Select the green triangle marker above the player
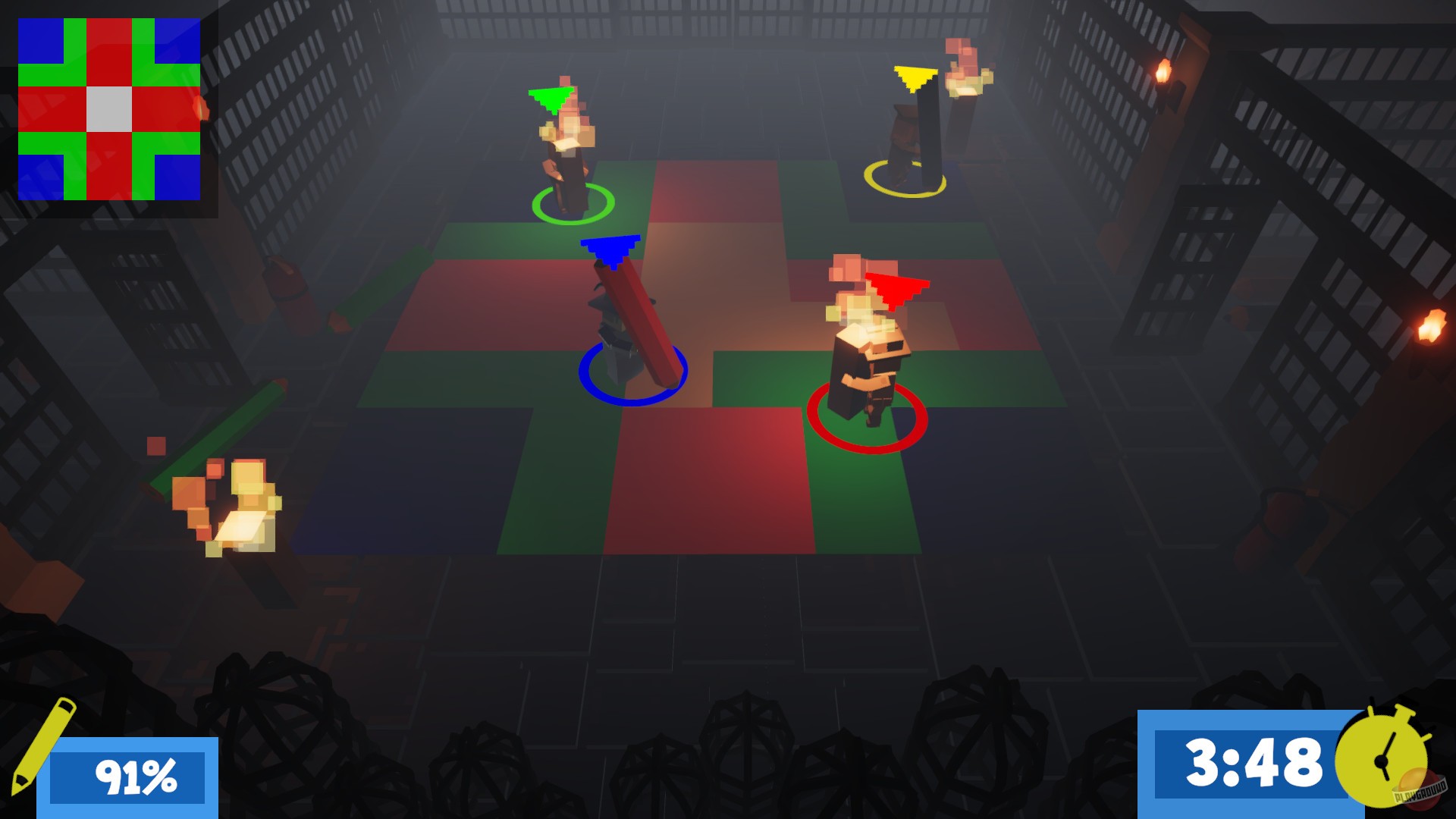Viewport: 1456px width, 819px height. (551, 96)
